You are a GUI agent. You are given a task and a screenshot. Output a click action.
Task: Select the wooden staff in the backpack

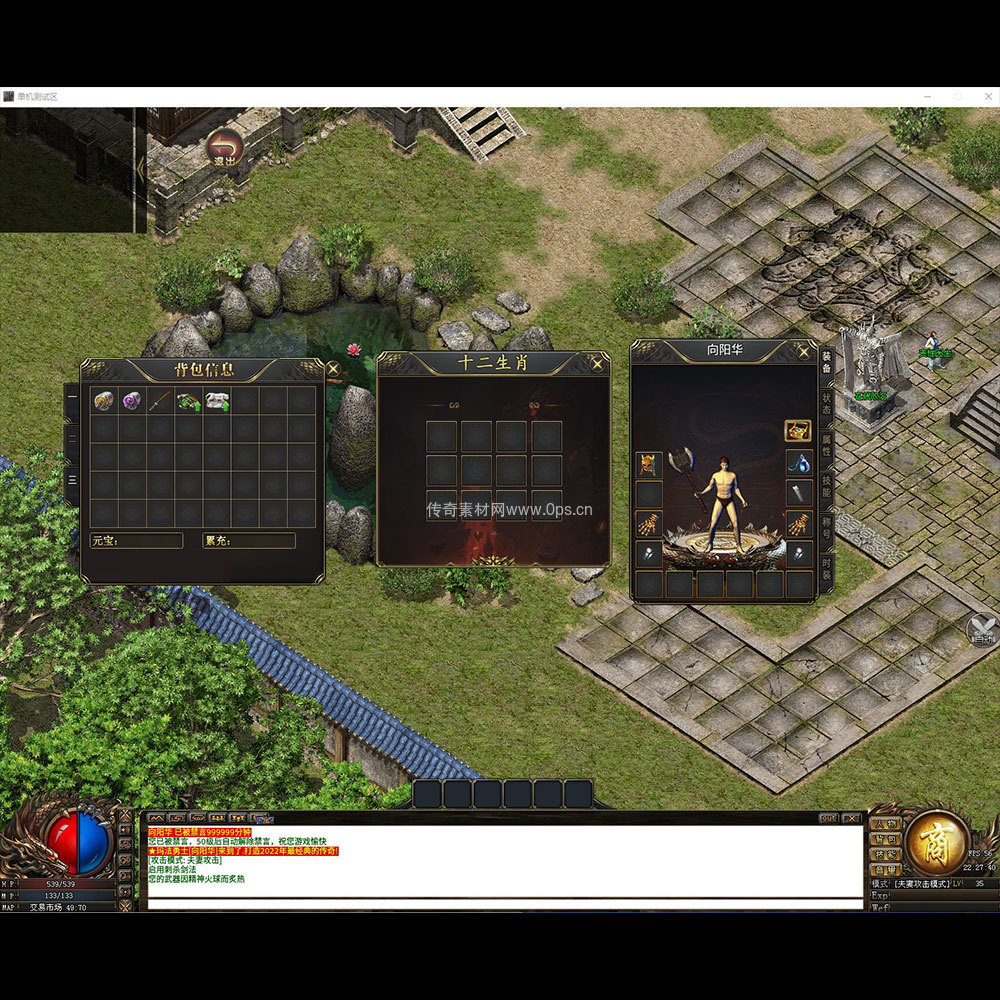pyautogui.click(x=160, y=401)
